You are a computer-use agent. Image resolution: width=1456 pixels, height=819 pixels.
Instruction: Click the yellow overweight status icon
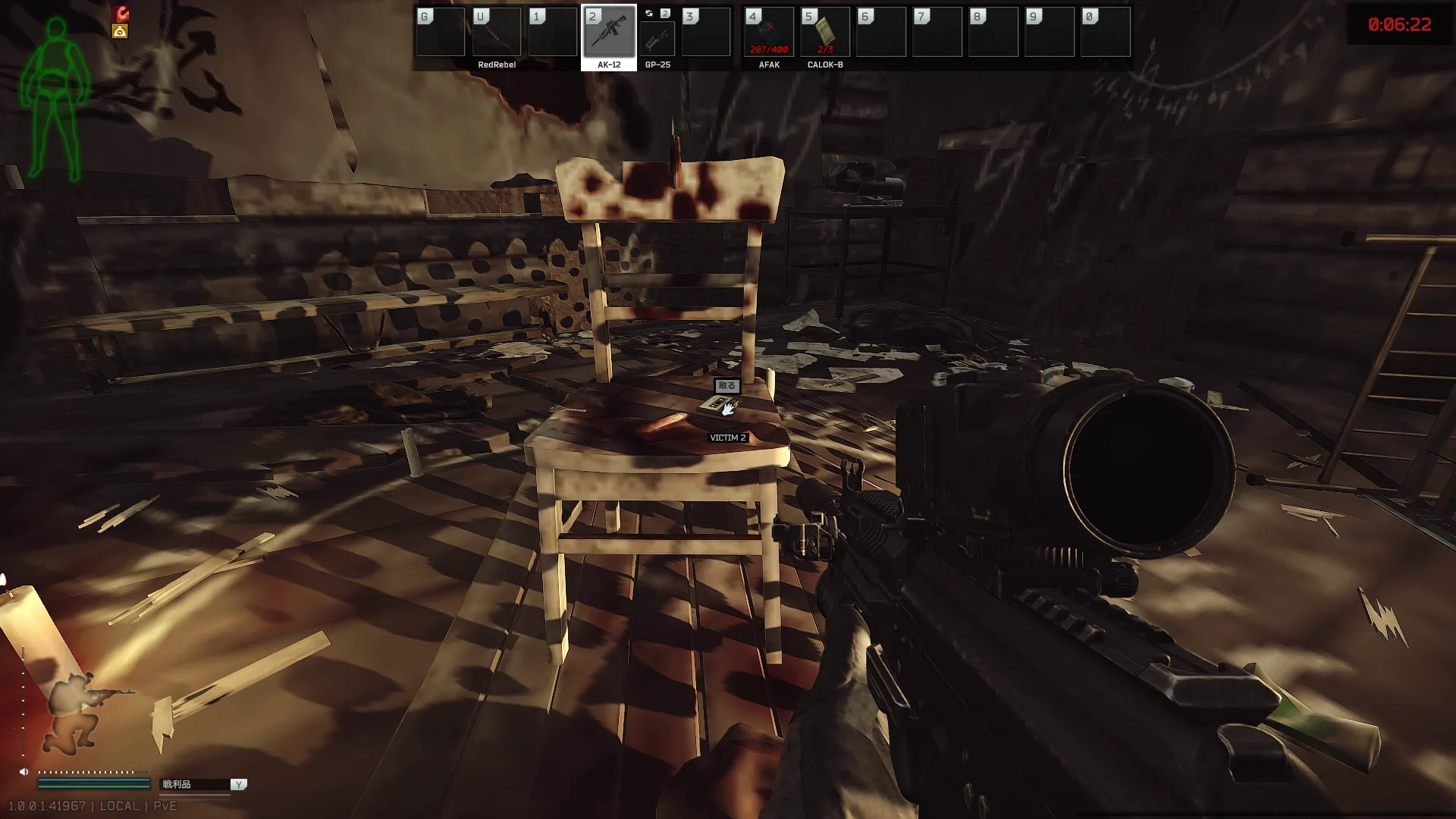120,31
